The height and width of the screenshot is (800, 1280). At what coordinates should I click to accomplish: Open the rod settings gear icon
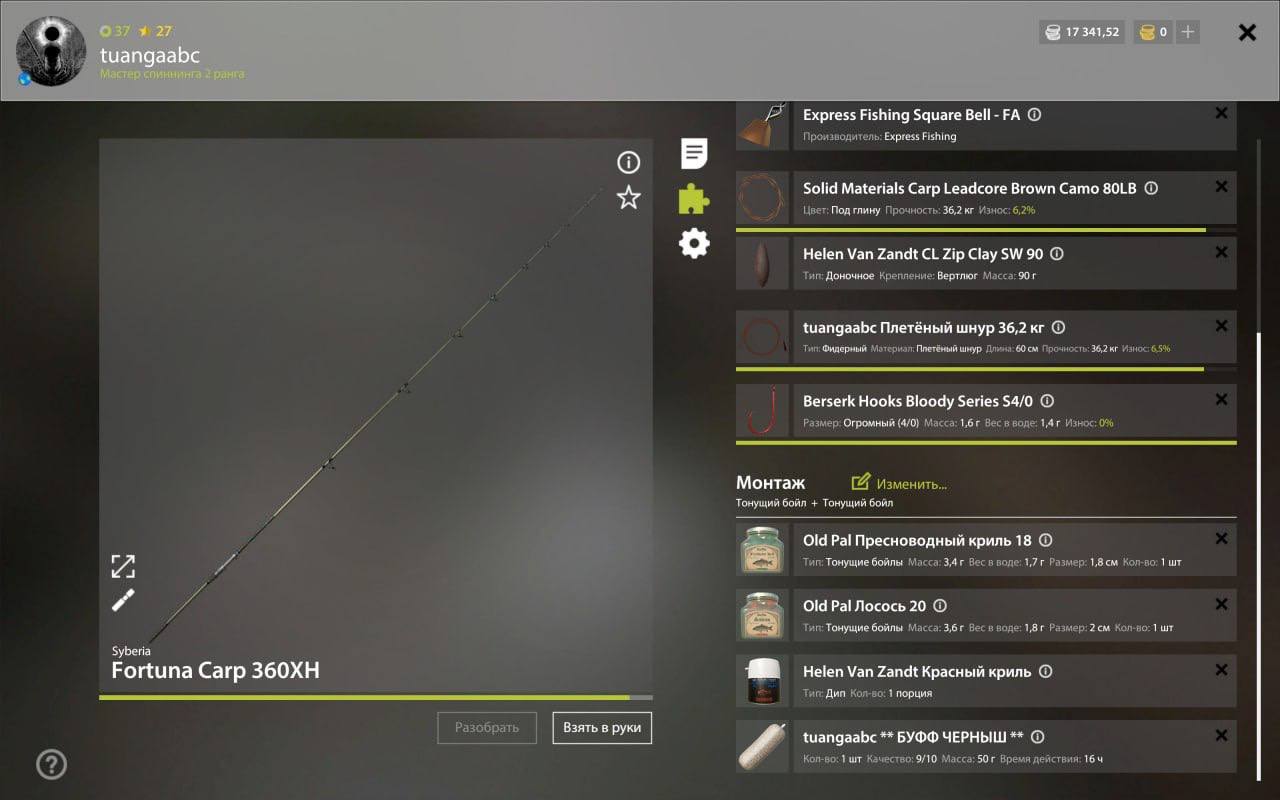pos(693,243)
